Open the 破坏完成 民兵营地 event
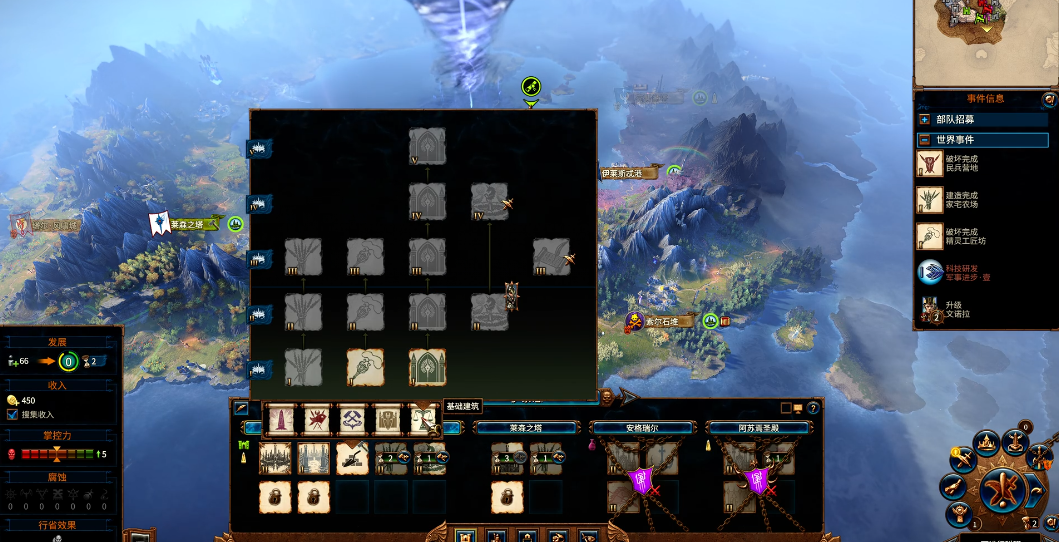 pos(930,163)
